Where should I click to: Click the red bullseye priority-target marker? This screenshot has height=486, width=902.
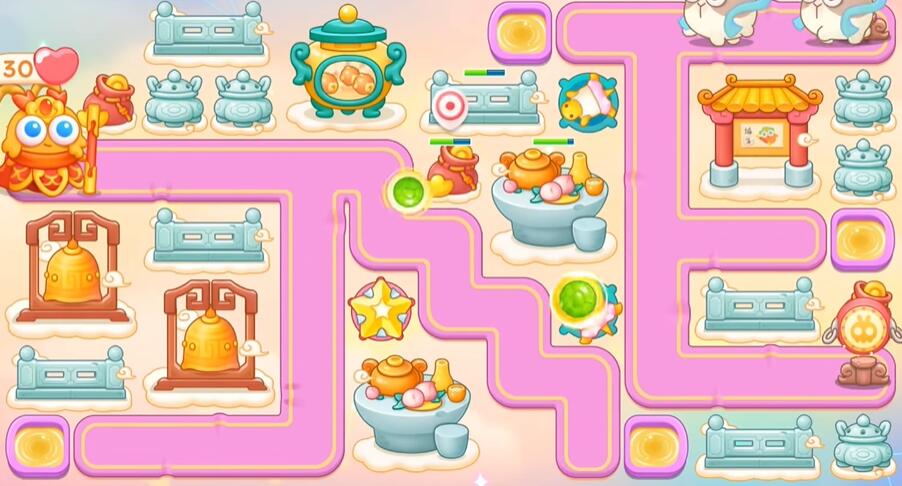pos(451,104)
